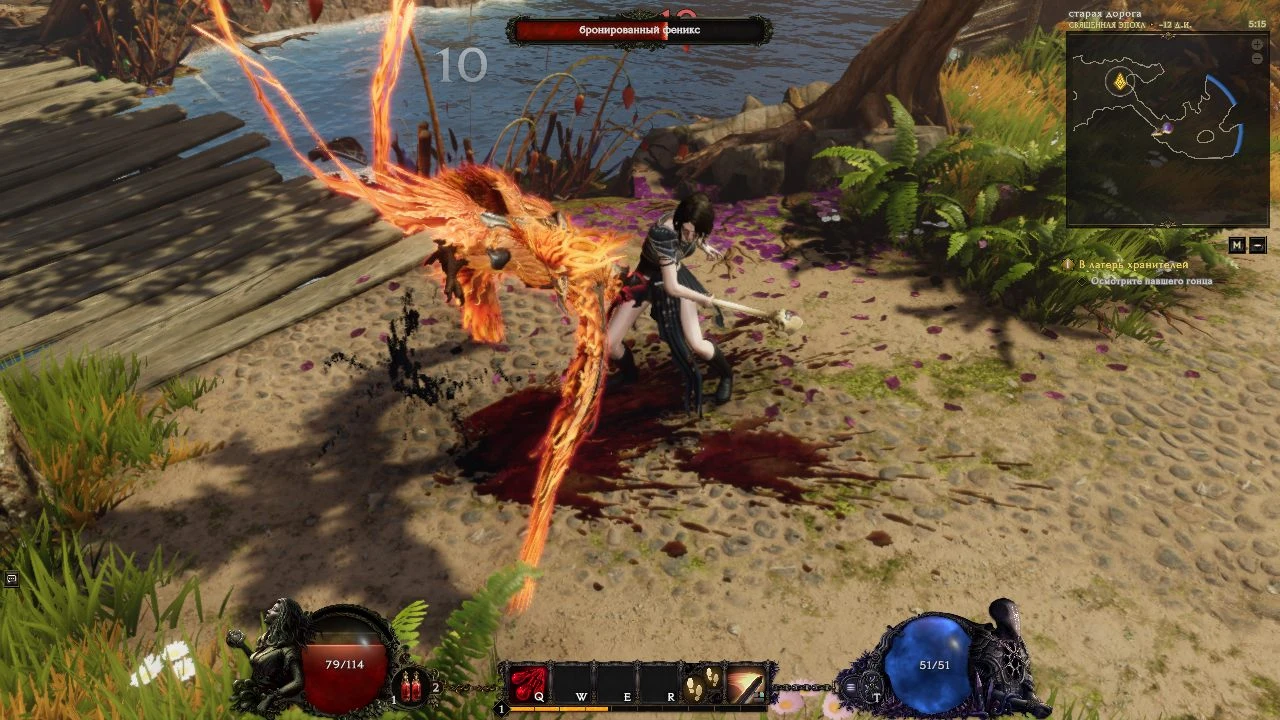
Task: Collapse the minimap with the minus box
Action: [x=1257, y=245]
